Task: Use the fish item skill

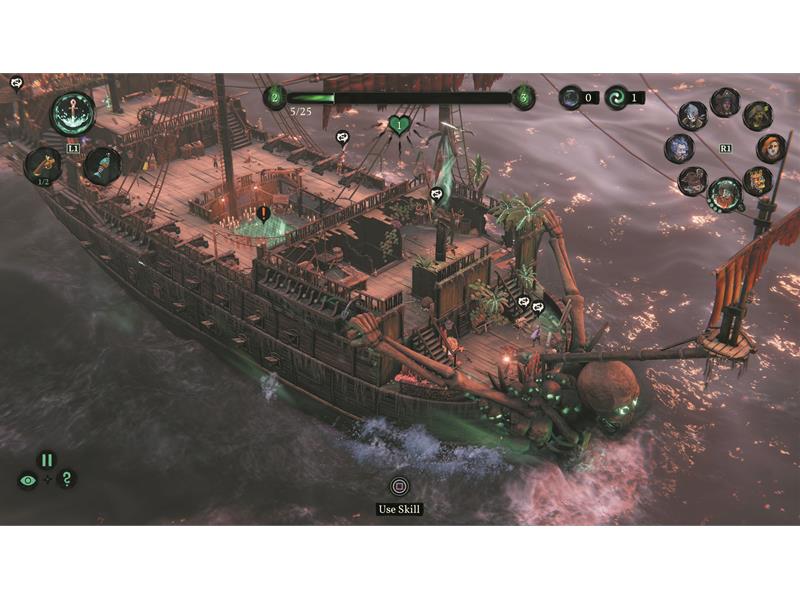Action: (102, 165)
